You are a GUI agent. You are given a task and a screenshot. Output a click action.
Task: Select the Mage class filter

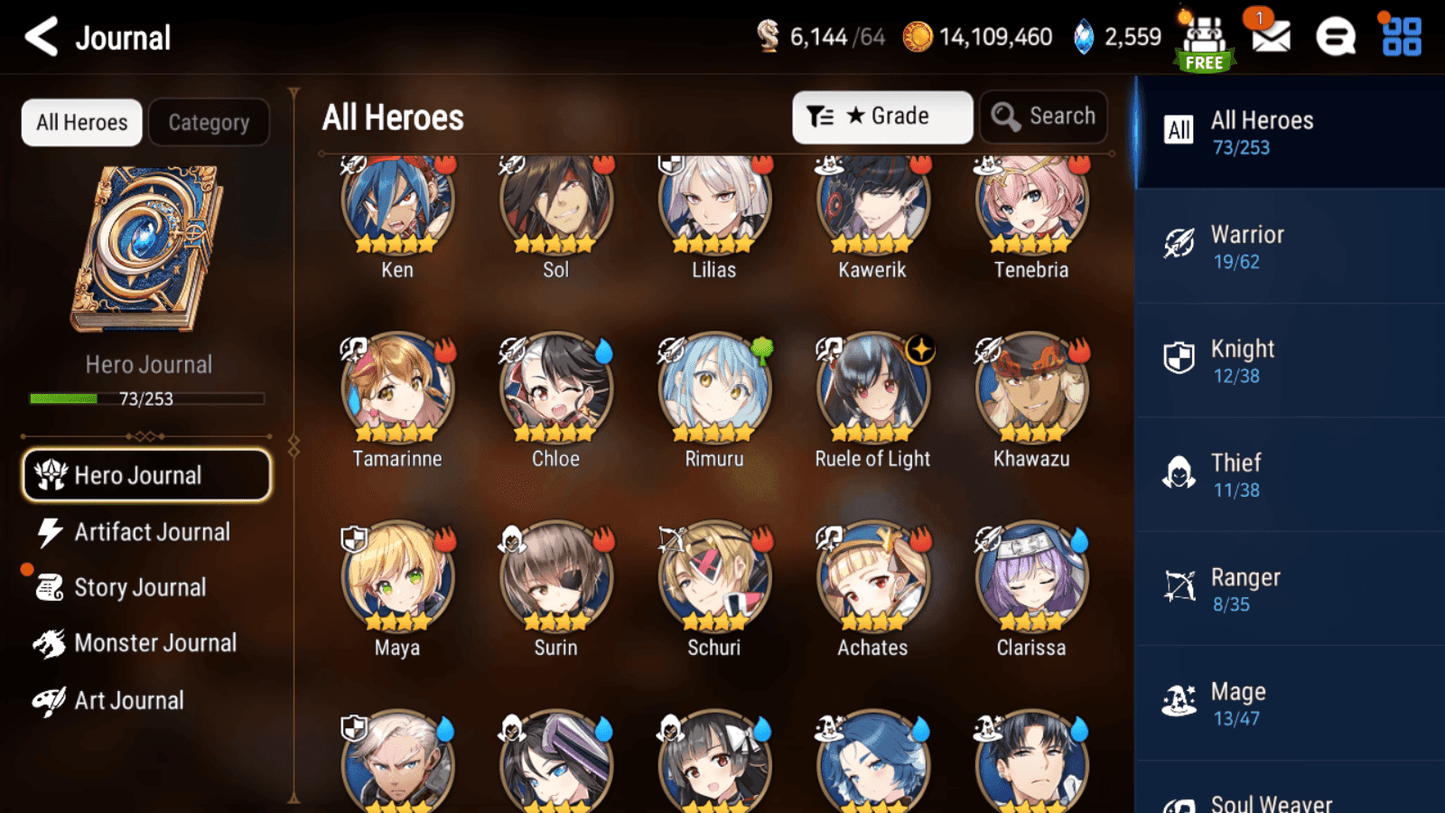tap(1289, 702)
